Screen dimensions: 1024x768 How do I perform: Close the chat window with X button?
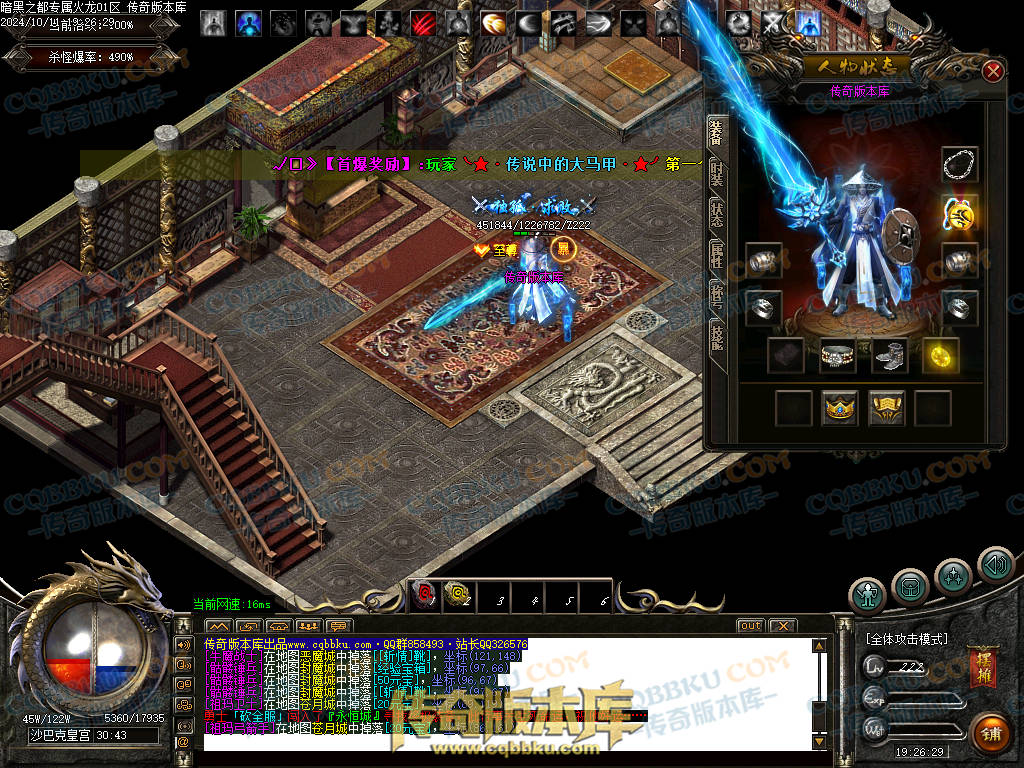[782, 626]
